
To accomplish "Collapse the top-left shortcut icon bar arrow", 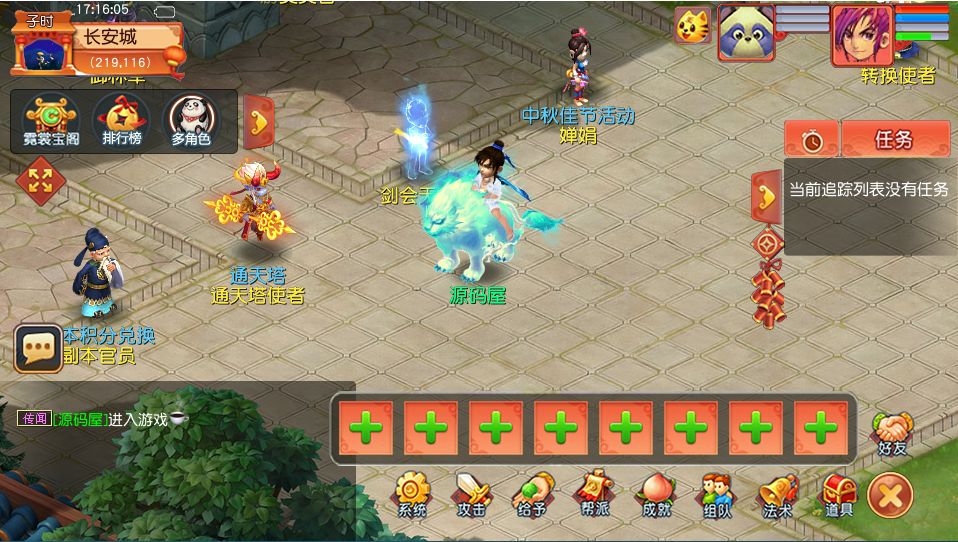I will coord(259,122).
